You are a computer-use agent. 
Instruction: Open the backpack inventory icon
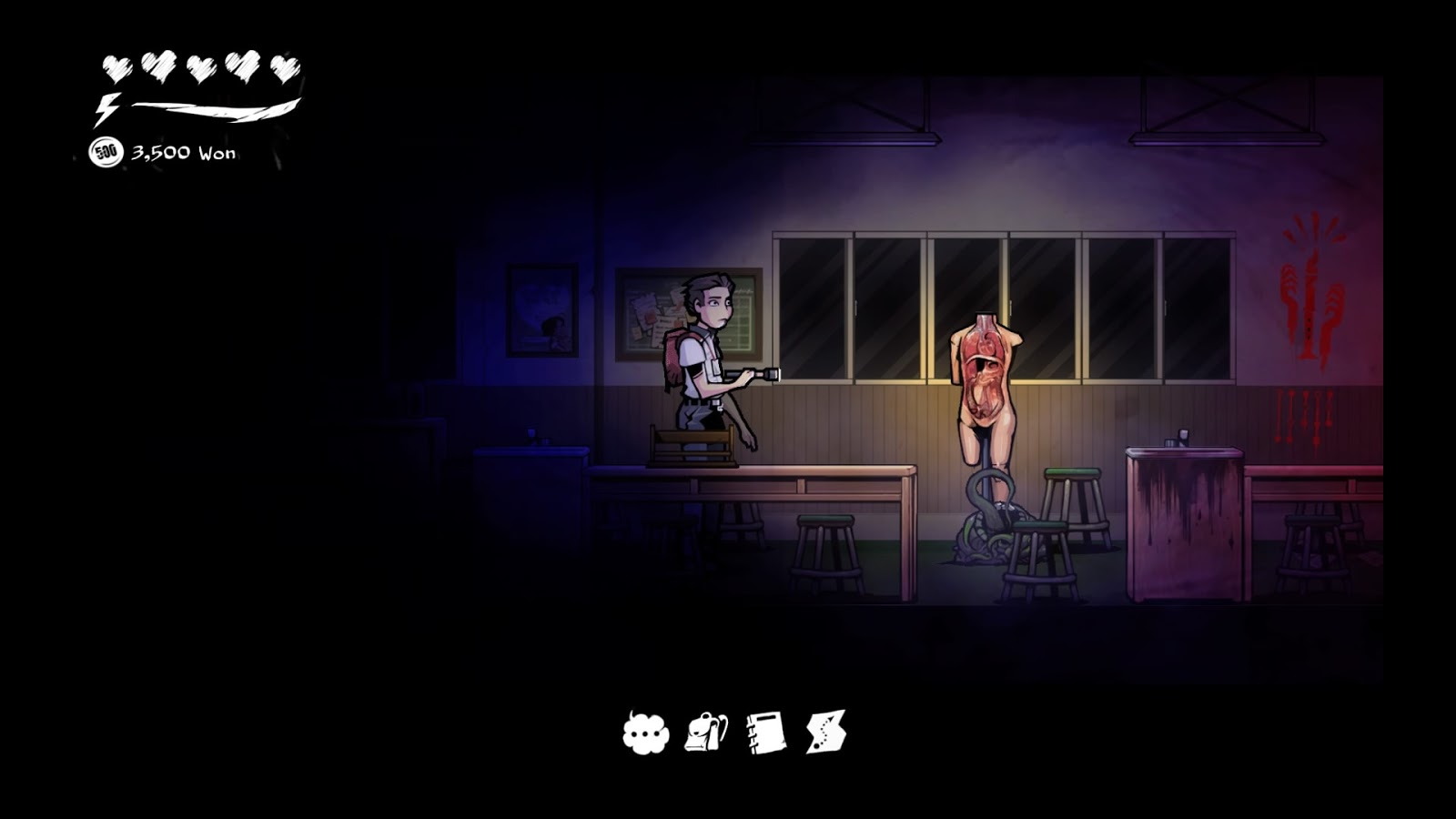point(705,733)
